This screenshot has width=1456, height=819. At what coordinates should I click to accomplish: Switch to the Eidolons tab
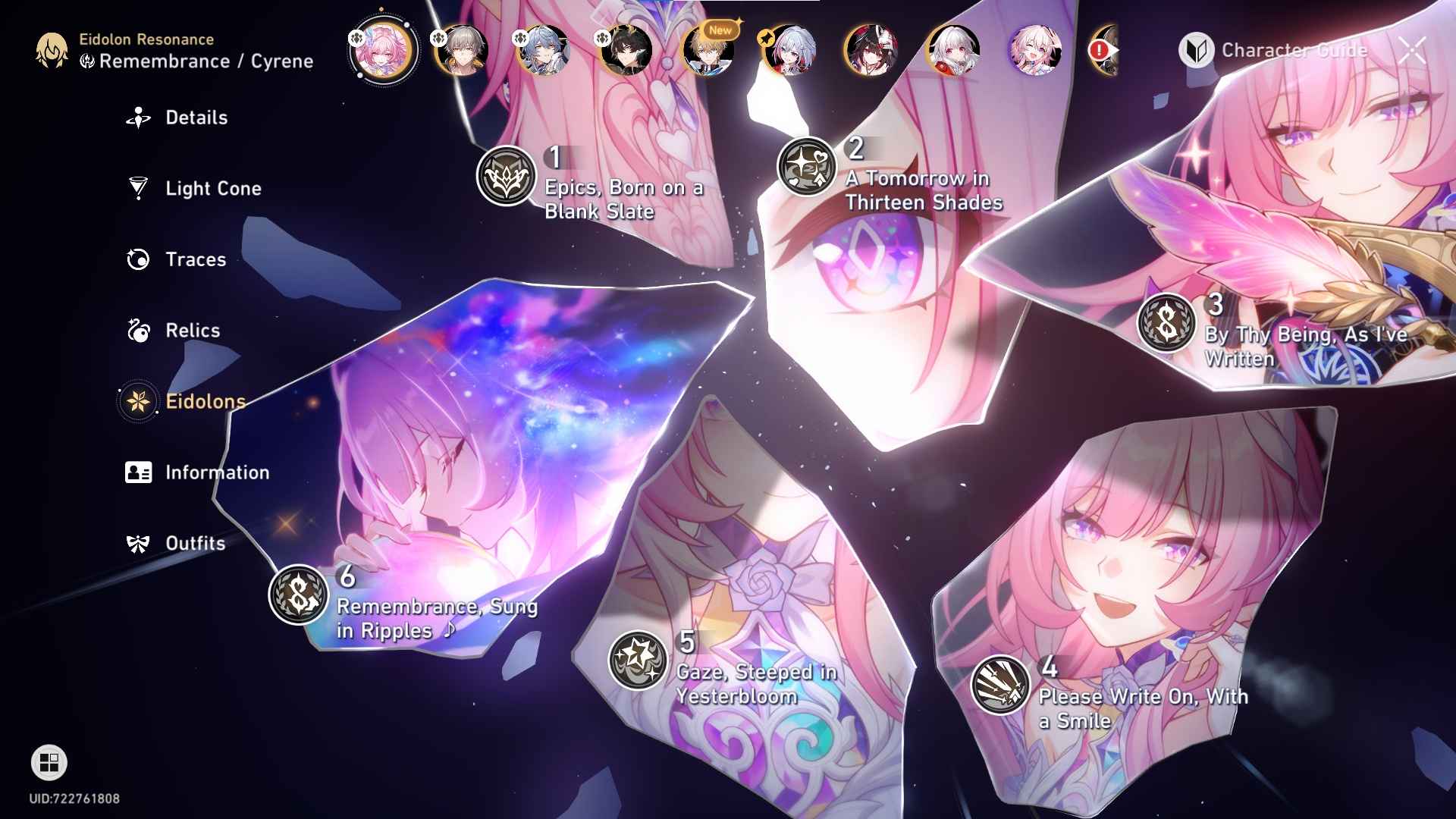202,401
